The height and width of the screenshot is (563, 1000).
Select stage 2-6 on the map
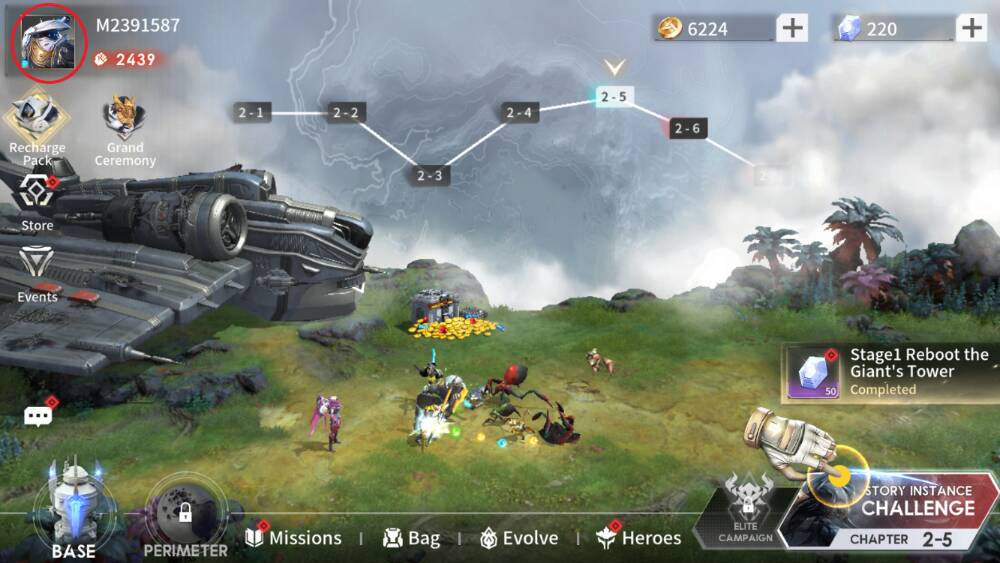pyautogui.click(x=687, y=128)
